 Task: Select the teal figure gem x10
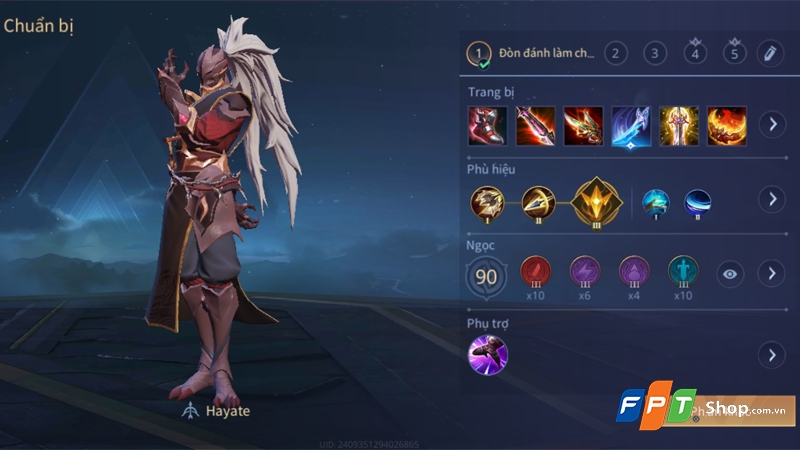683,272
